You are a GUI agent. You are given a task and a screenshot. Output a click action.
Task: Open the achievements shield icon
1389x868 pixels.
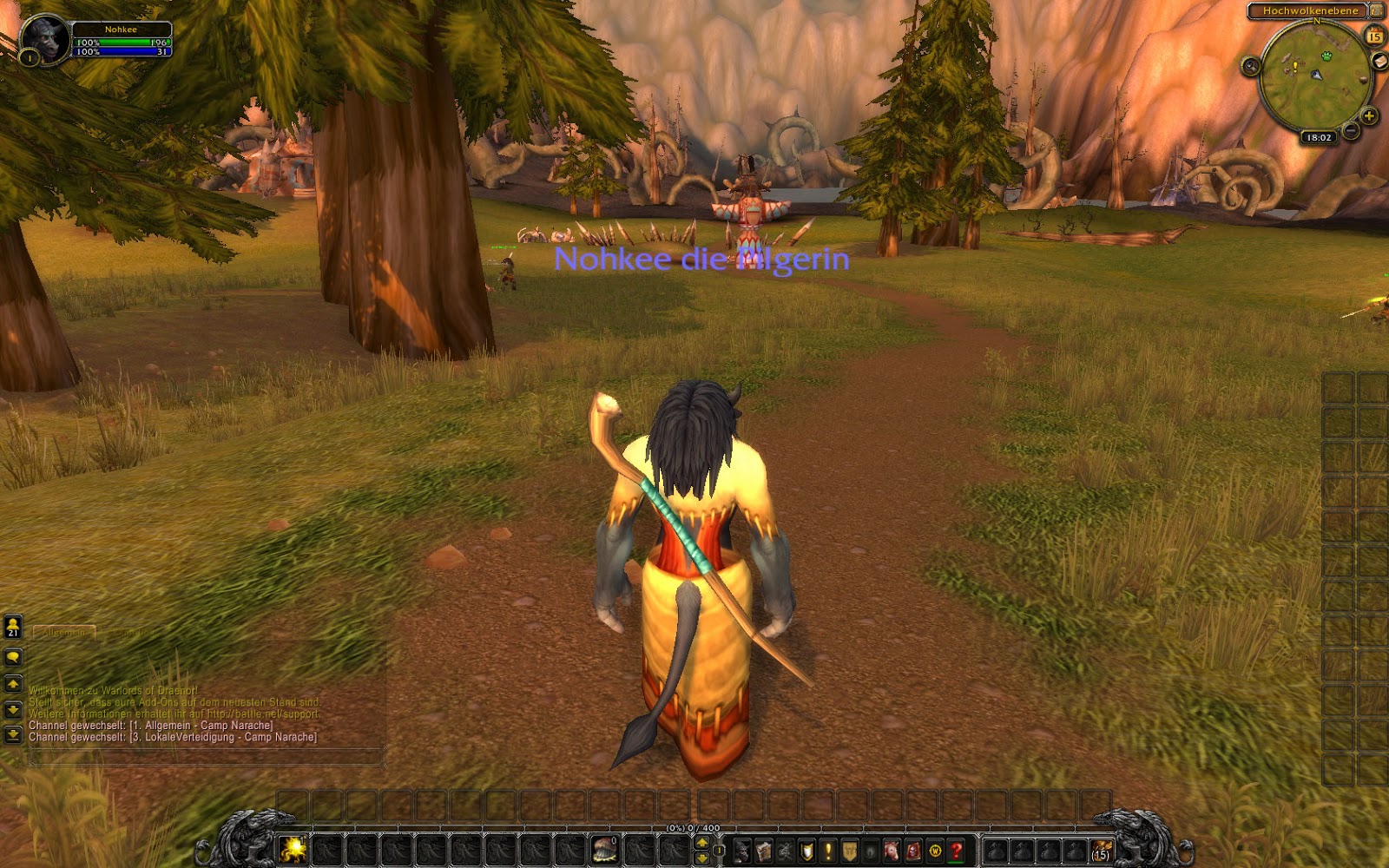(806, 850)
